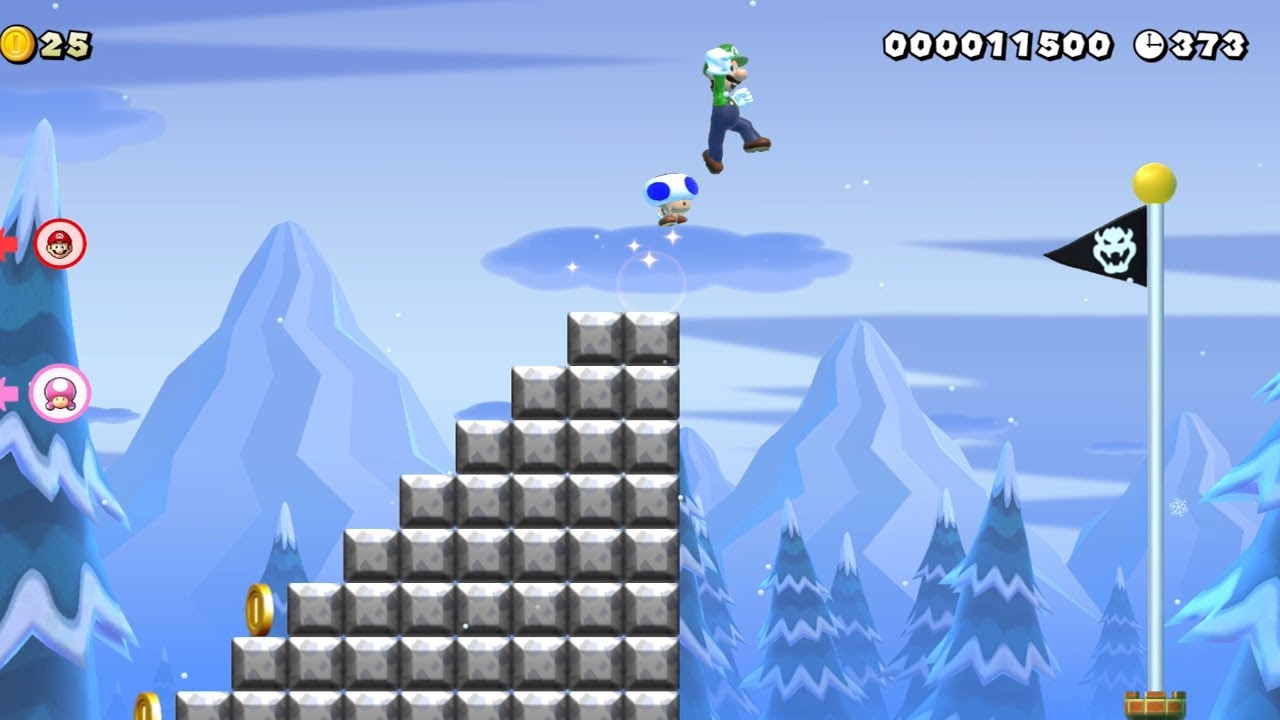Viewport: 1280px width, 720px height.
Task: Select Toadette's off-screen player indicator
Action: [59, 393]
